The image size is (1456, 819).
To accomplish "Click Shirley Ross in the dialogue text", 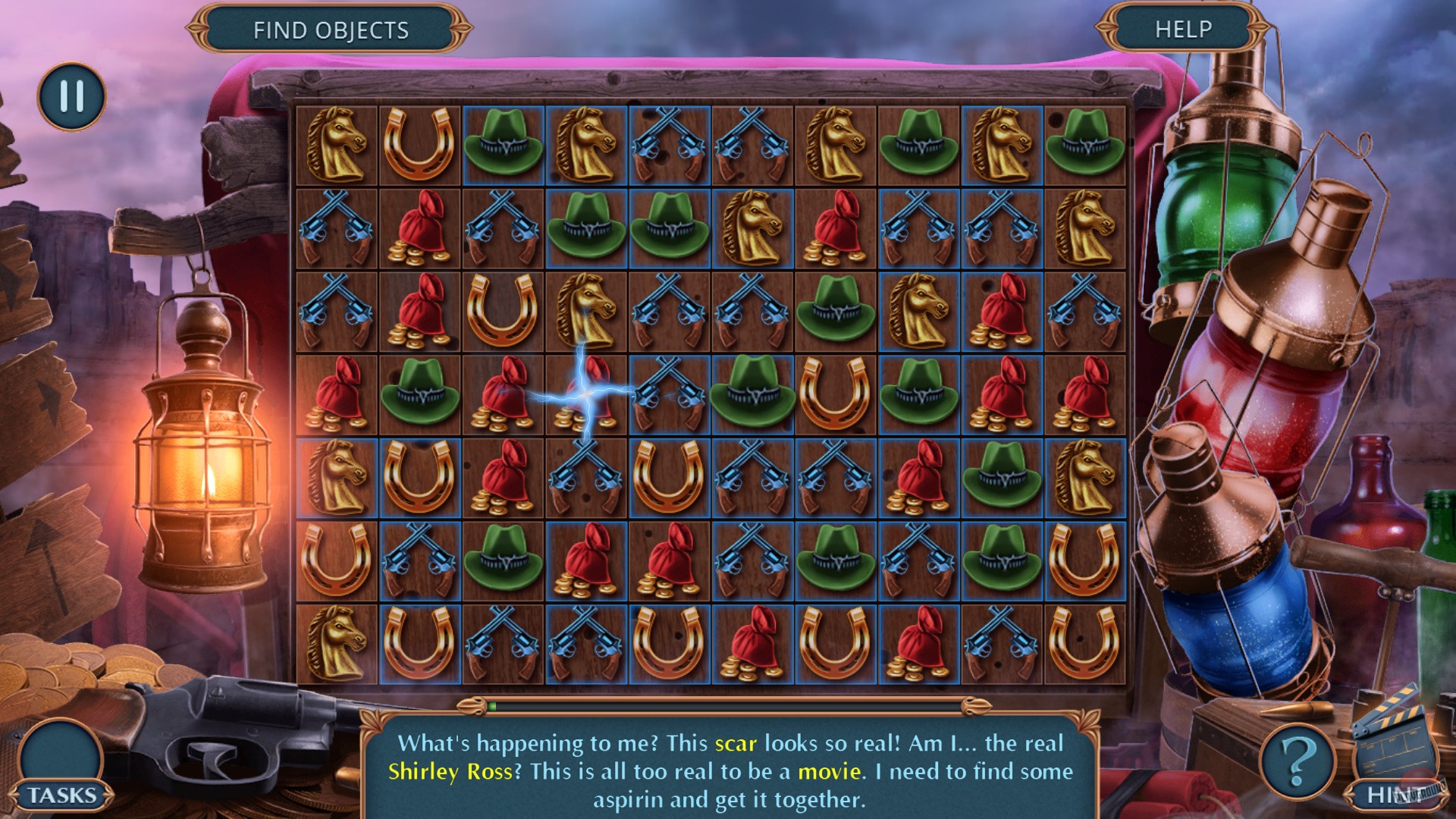I will (x=449, y=770).
